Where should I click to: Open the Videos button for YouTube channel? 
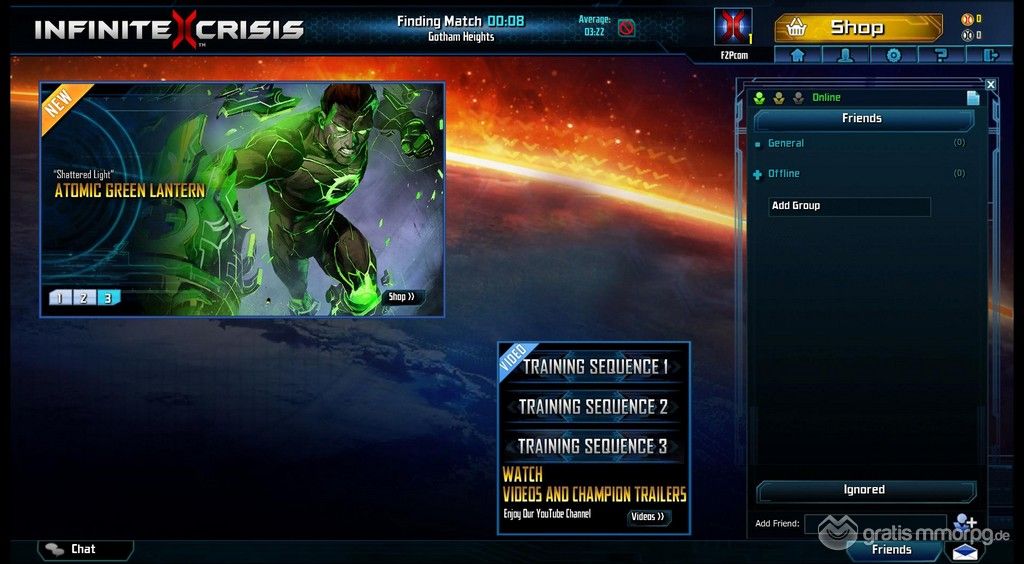point(647,517)
